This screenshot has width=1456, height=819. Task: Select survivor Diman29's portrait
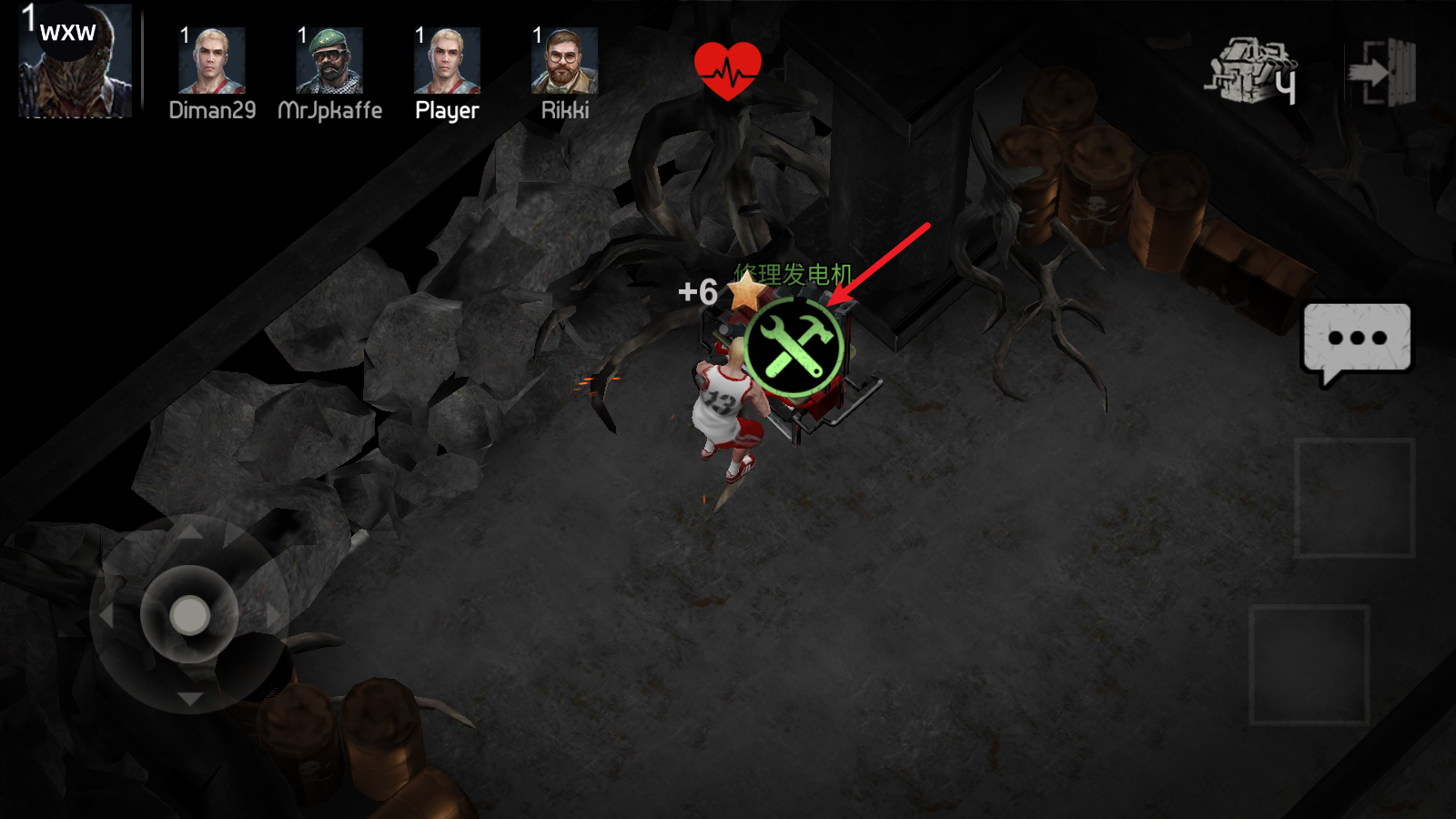[212, 61]
